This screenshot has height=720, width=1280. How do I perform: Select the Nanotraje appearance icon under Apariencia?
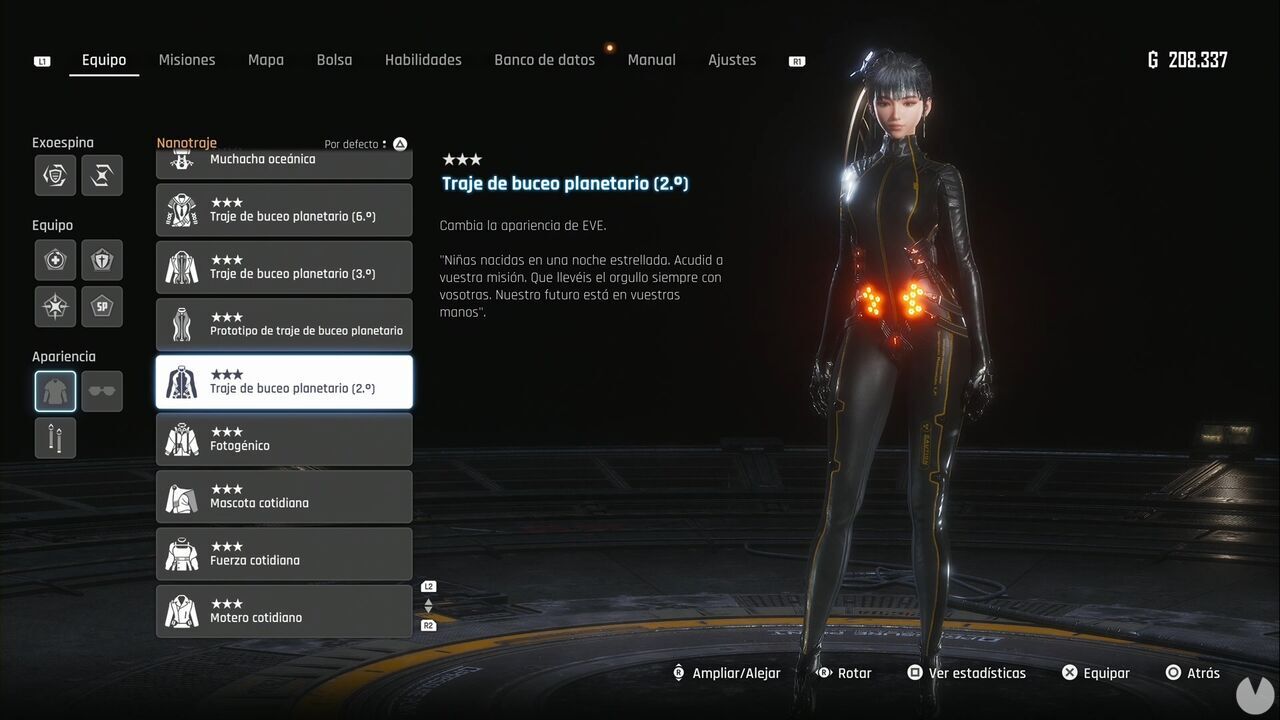(x=55, y=390)
